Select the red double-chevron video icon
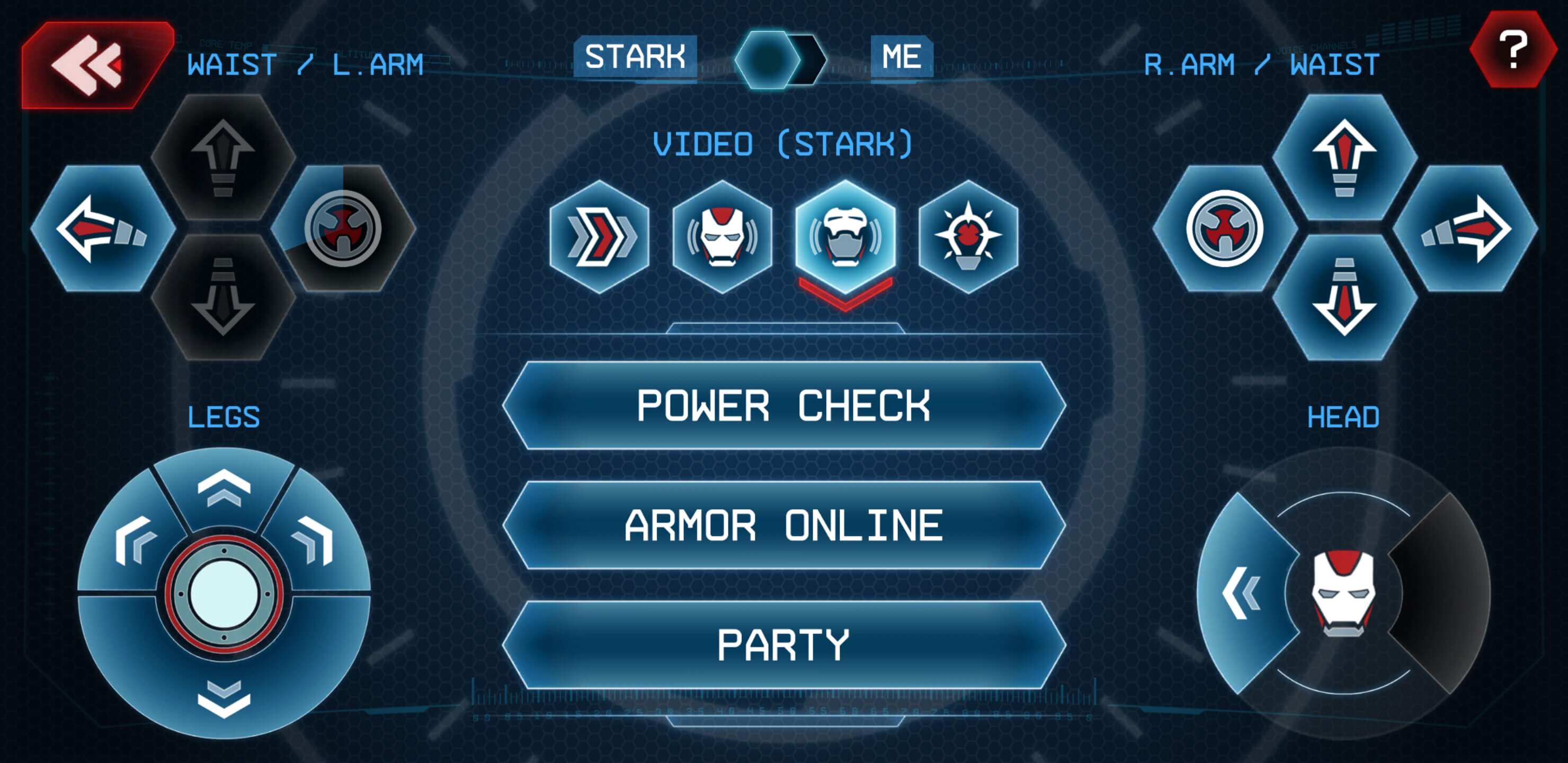1568x763 pixels. 600,236
